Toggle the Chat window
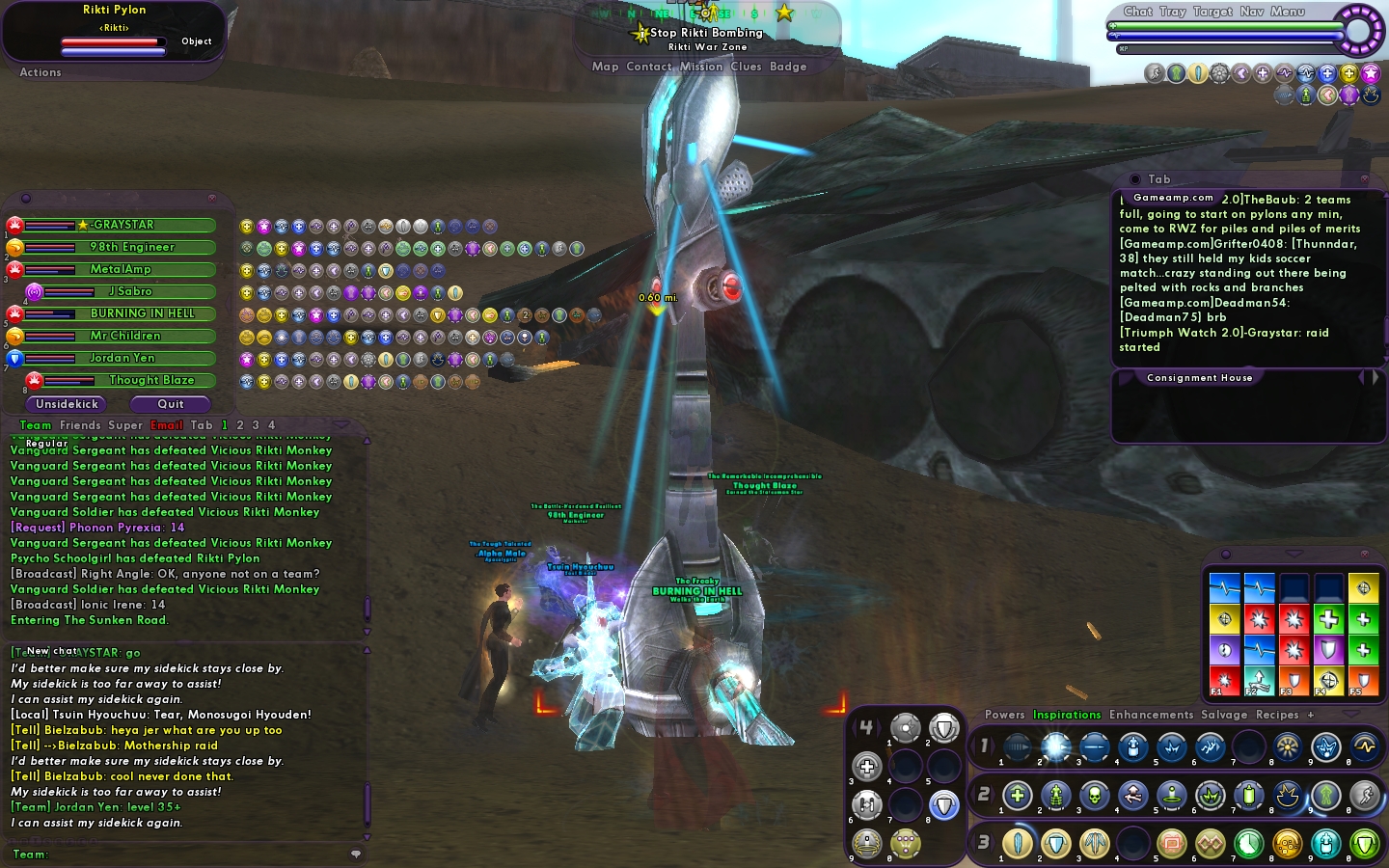The image size is (1389, 868). (x=1137, y=12)
